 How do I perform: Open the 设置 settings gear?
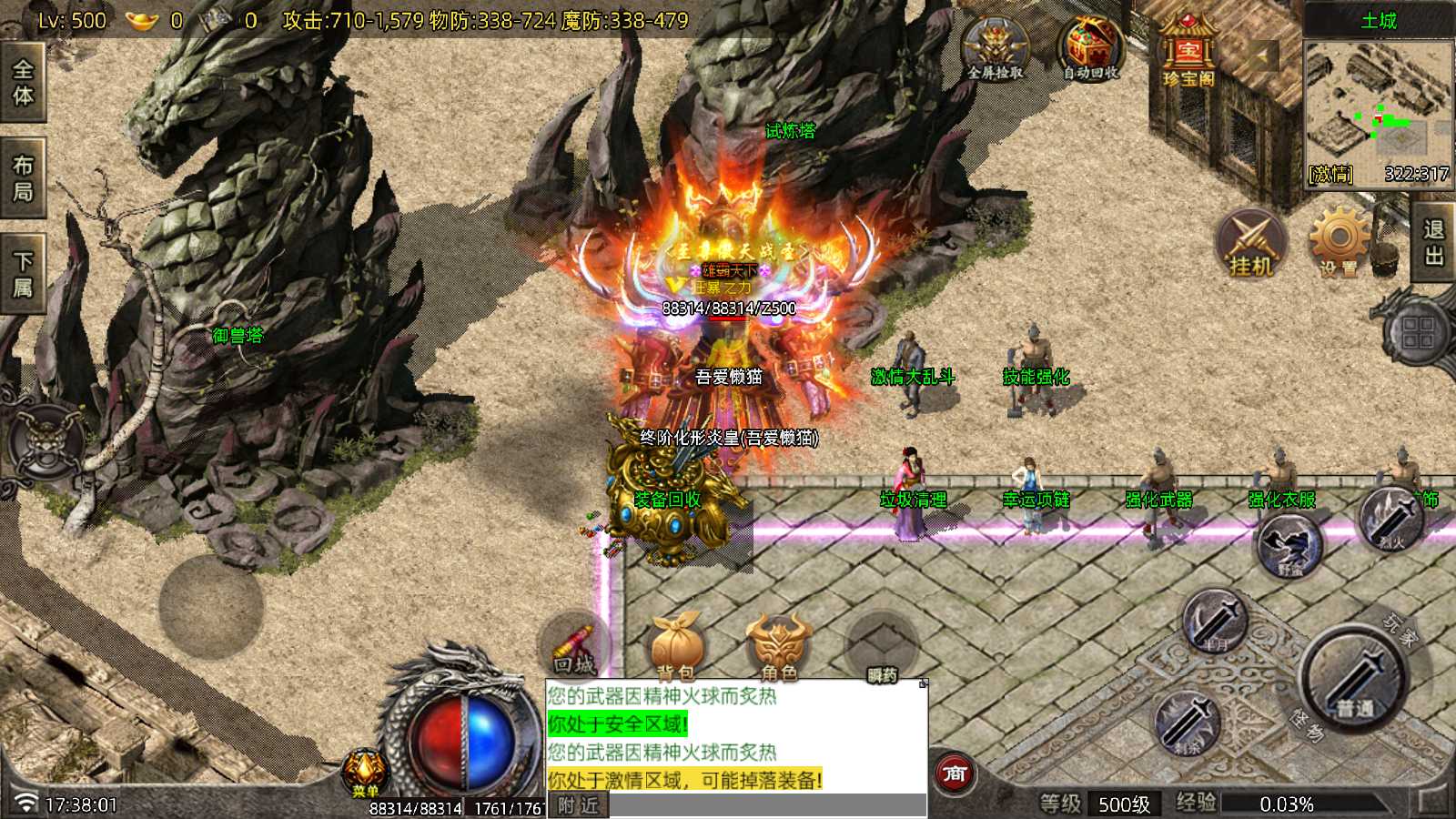(x=1338, y=242)
